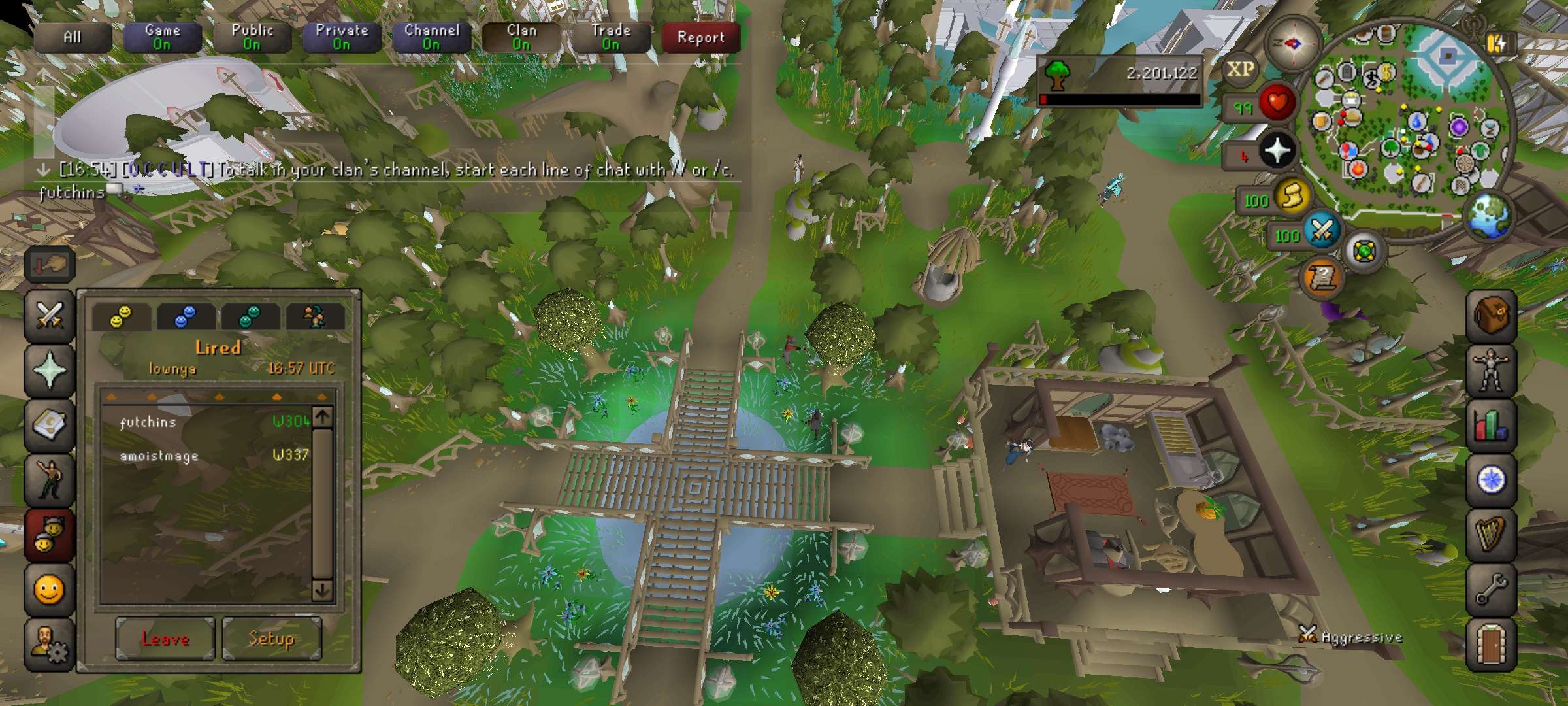
Task: Toggle the Game chat filter
Action: tap(162, 37)
